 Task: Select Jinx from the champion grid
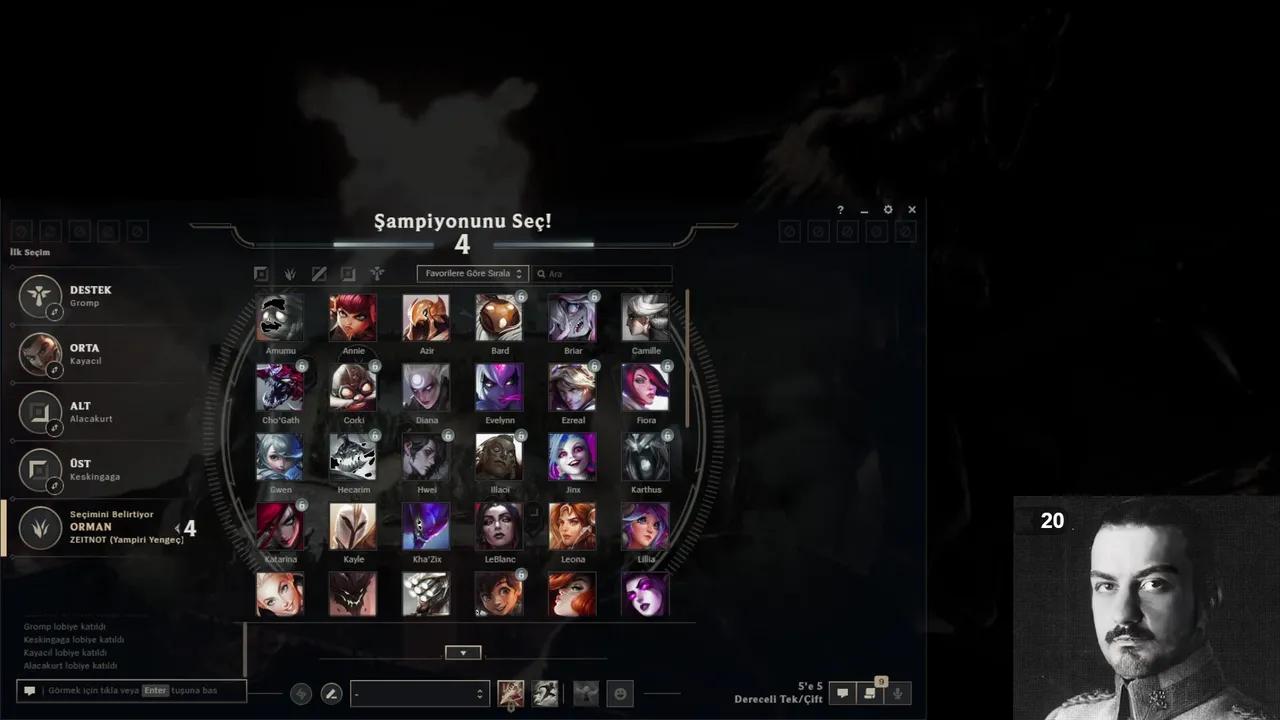pyautogui.click(x=573, y=456)
